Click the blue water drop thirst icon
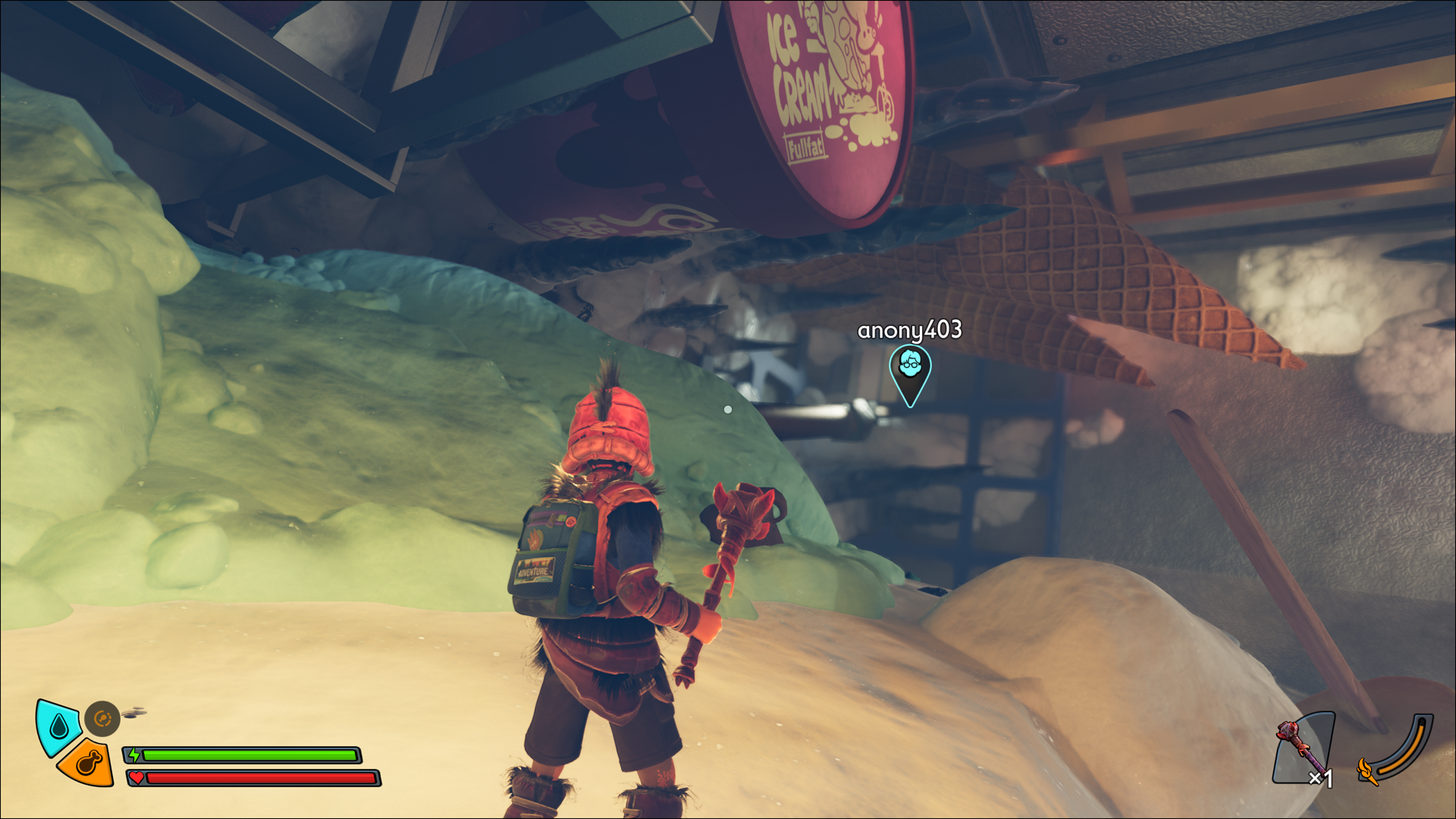Viewport: 1456px width, 819px height. click(x=58, y=727)
